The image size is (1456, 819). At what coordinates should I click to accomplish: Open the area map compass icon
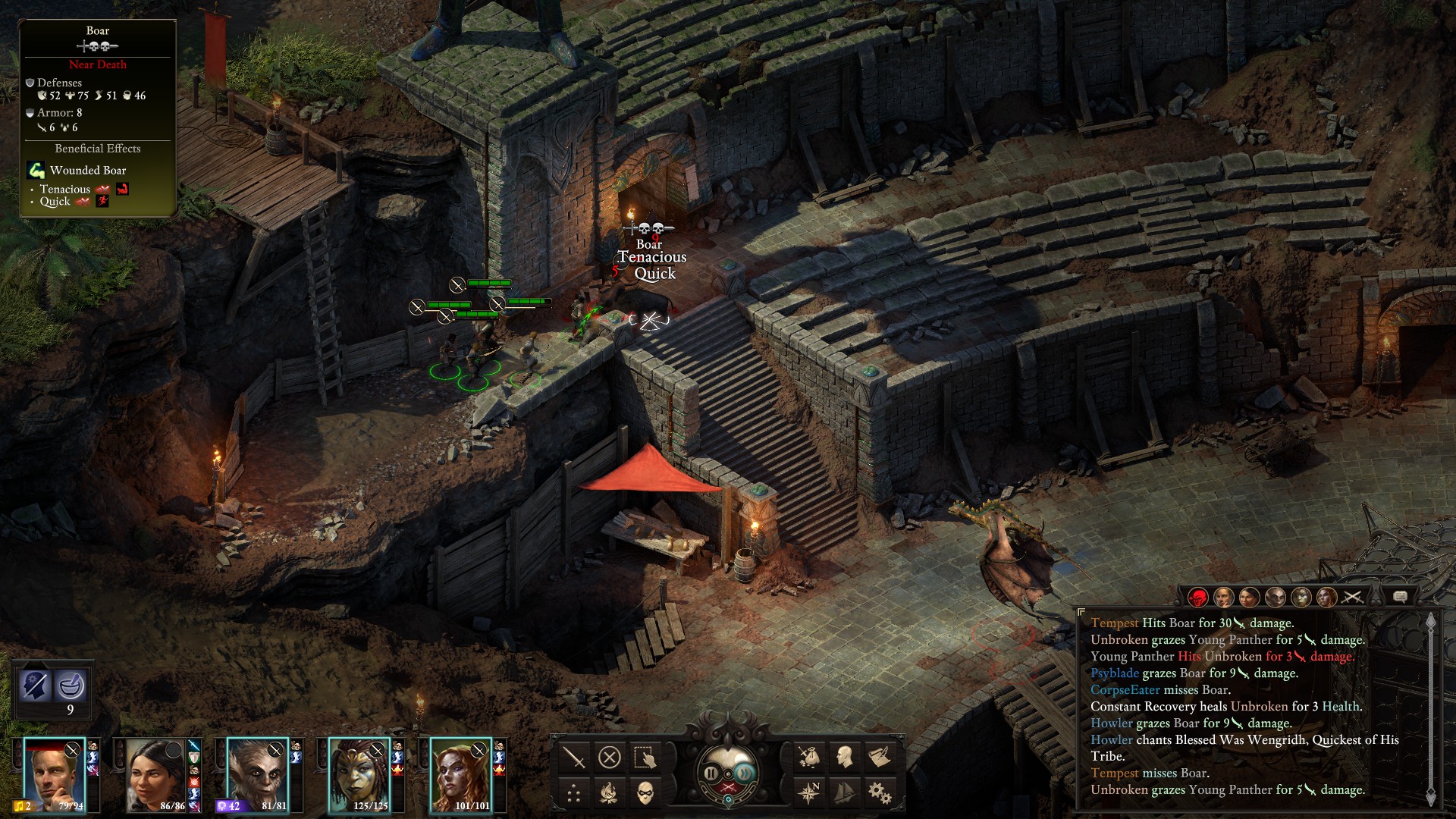pyautogui.click(x=808, y=793)
